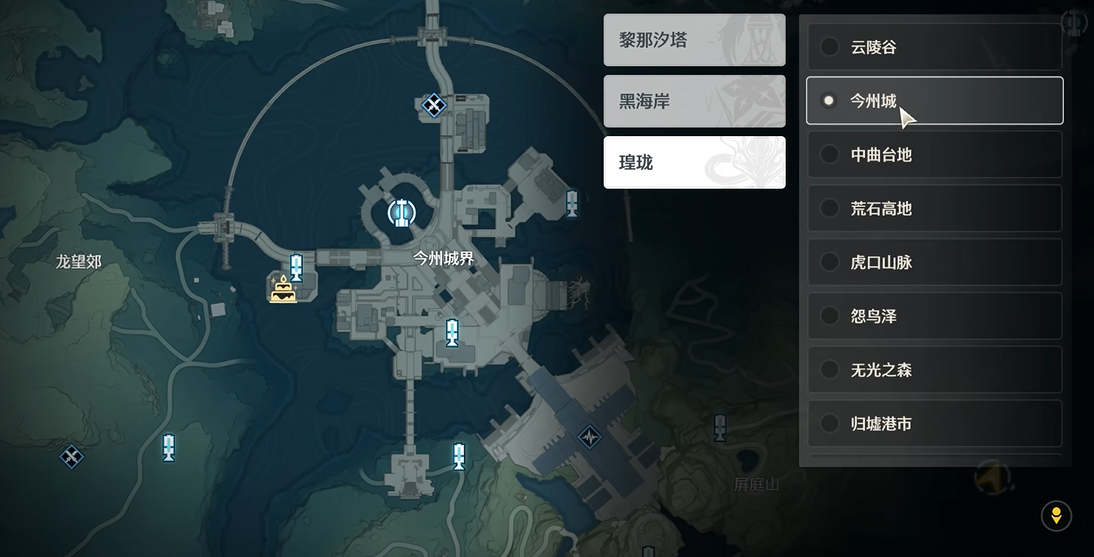Jump to the 无光之森 area
This screenshot has height=557, width=1094.
tap(934, 371)
